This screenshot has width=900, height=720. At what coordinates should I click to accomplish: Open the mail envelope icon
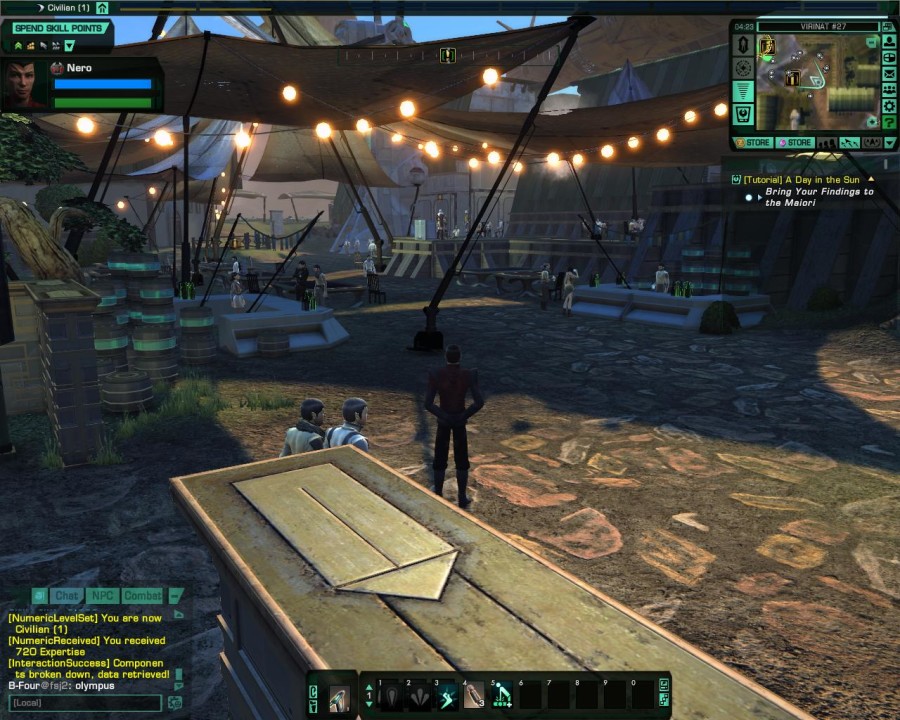tap(889, 73)
